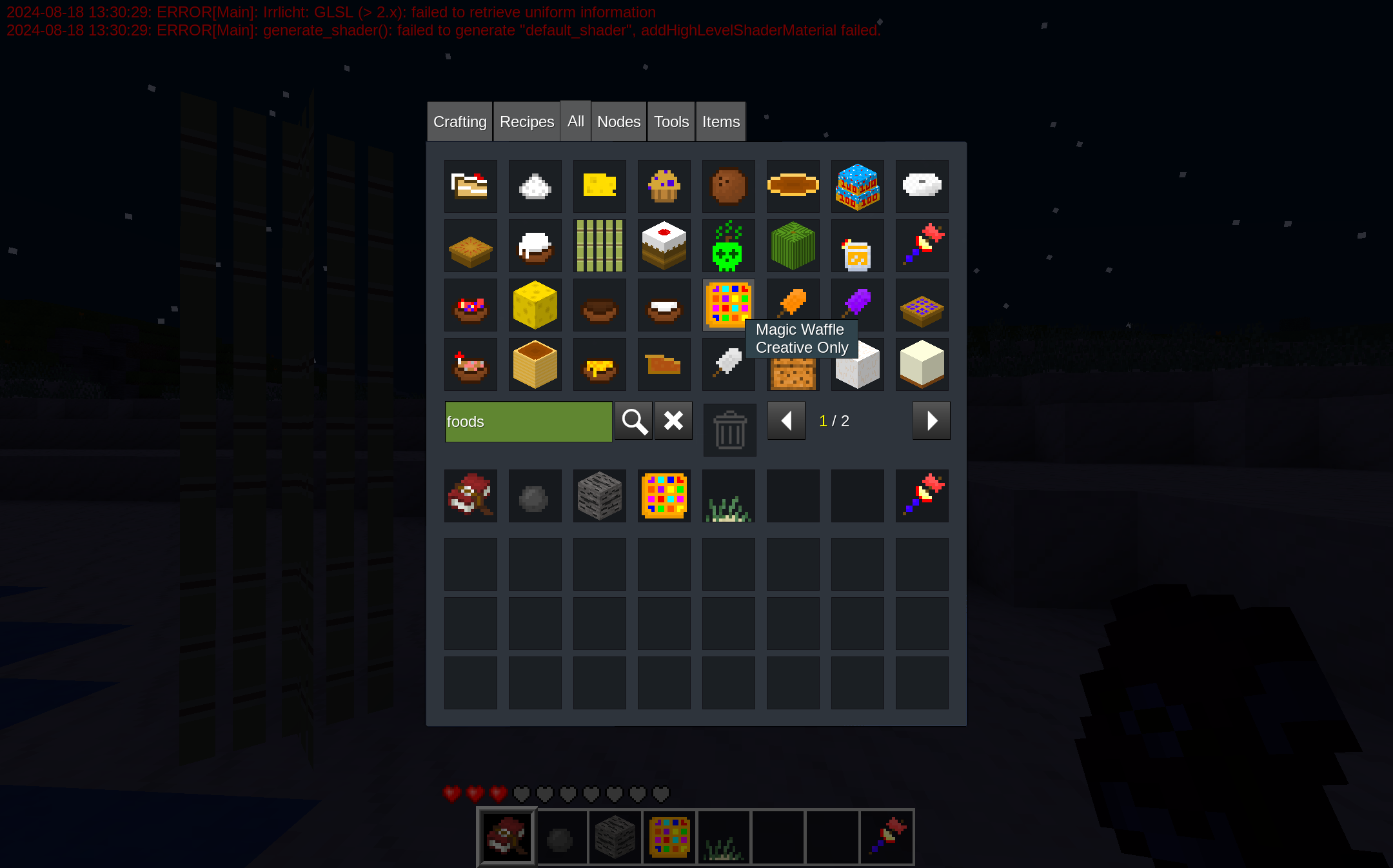Viewport: 1393px width, 868px height.
Task: Click the foods search field
Action: (528, 422)
